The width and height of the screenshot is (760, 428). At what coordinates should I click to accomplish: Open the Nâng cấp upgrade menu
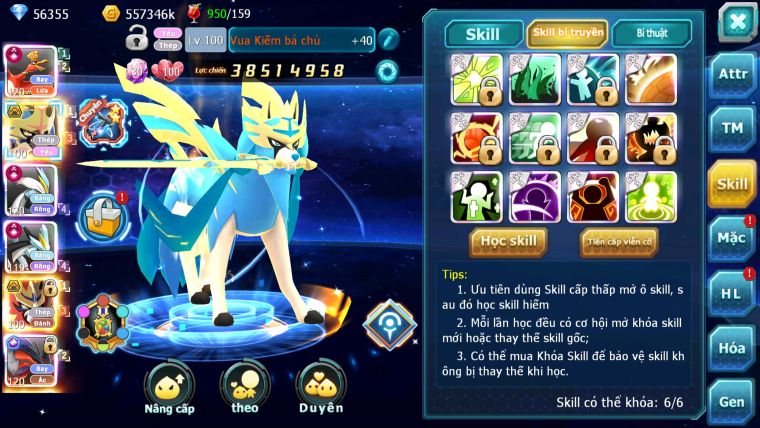169,388
